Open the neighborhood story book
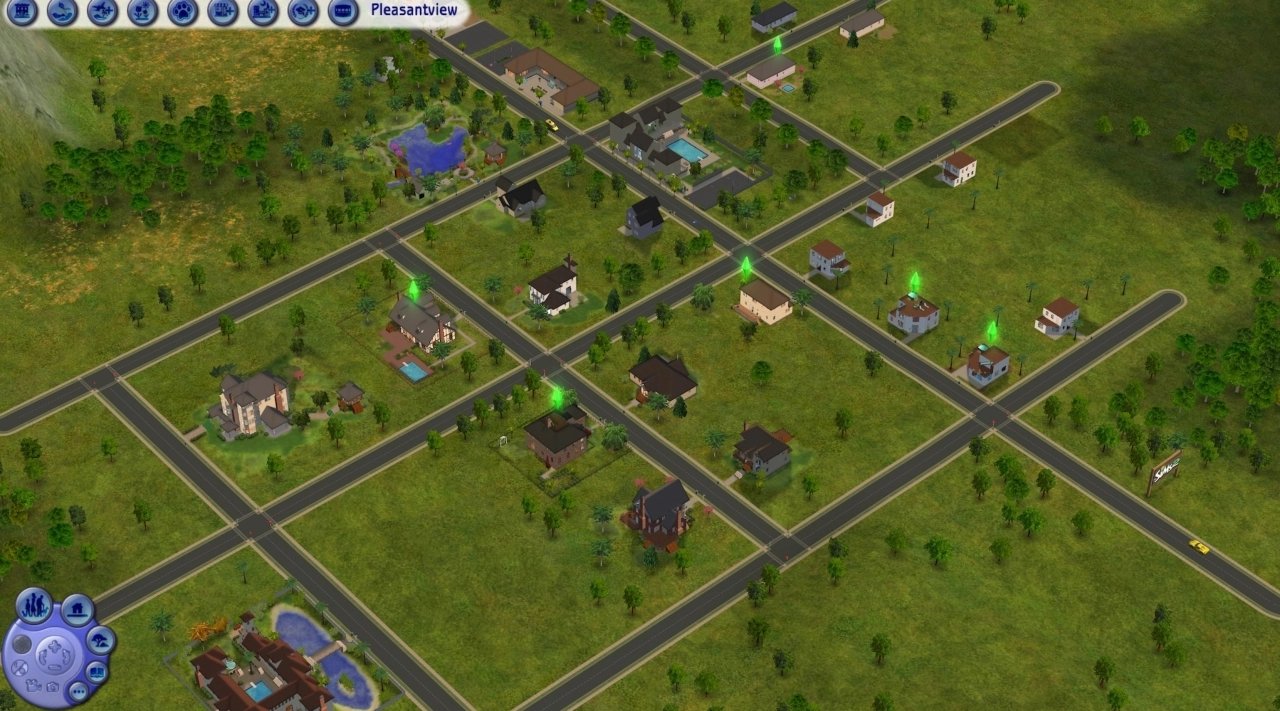 pos(97,671)
